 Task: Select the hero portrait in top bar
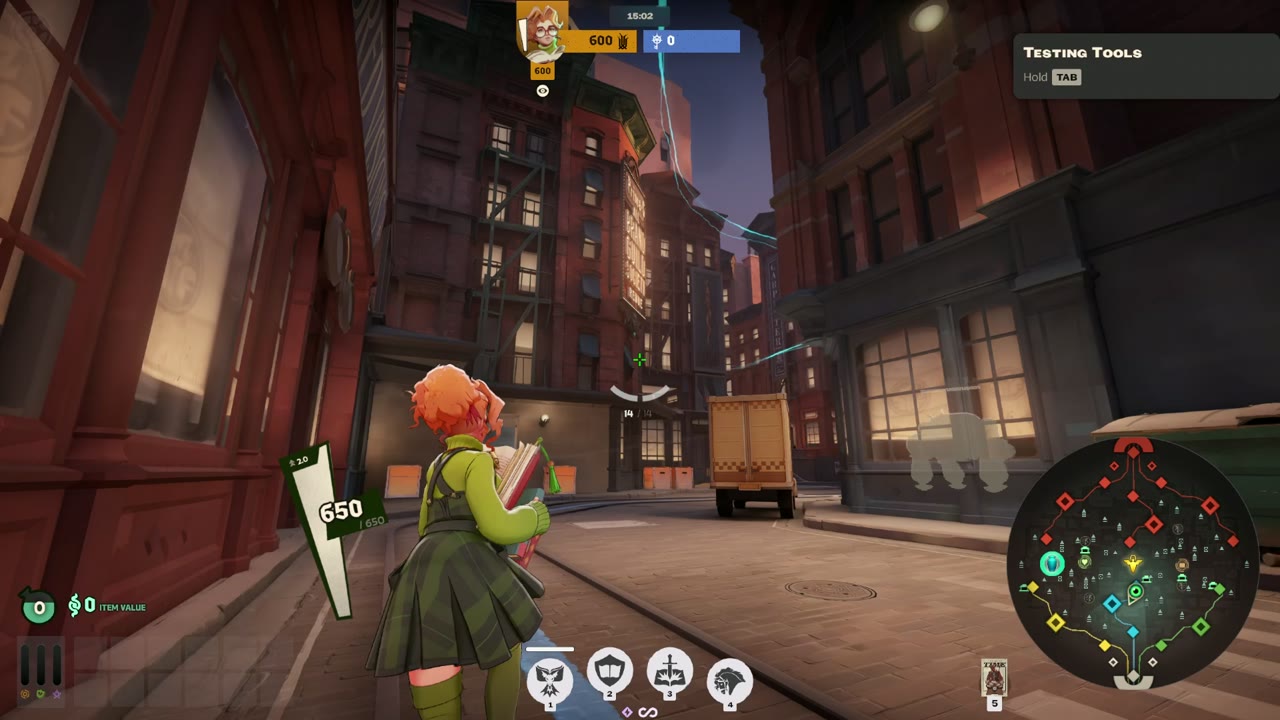[x=542, y=31]
